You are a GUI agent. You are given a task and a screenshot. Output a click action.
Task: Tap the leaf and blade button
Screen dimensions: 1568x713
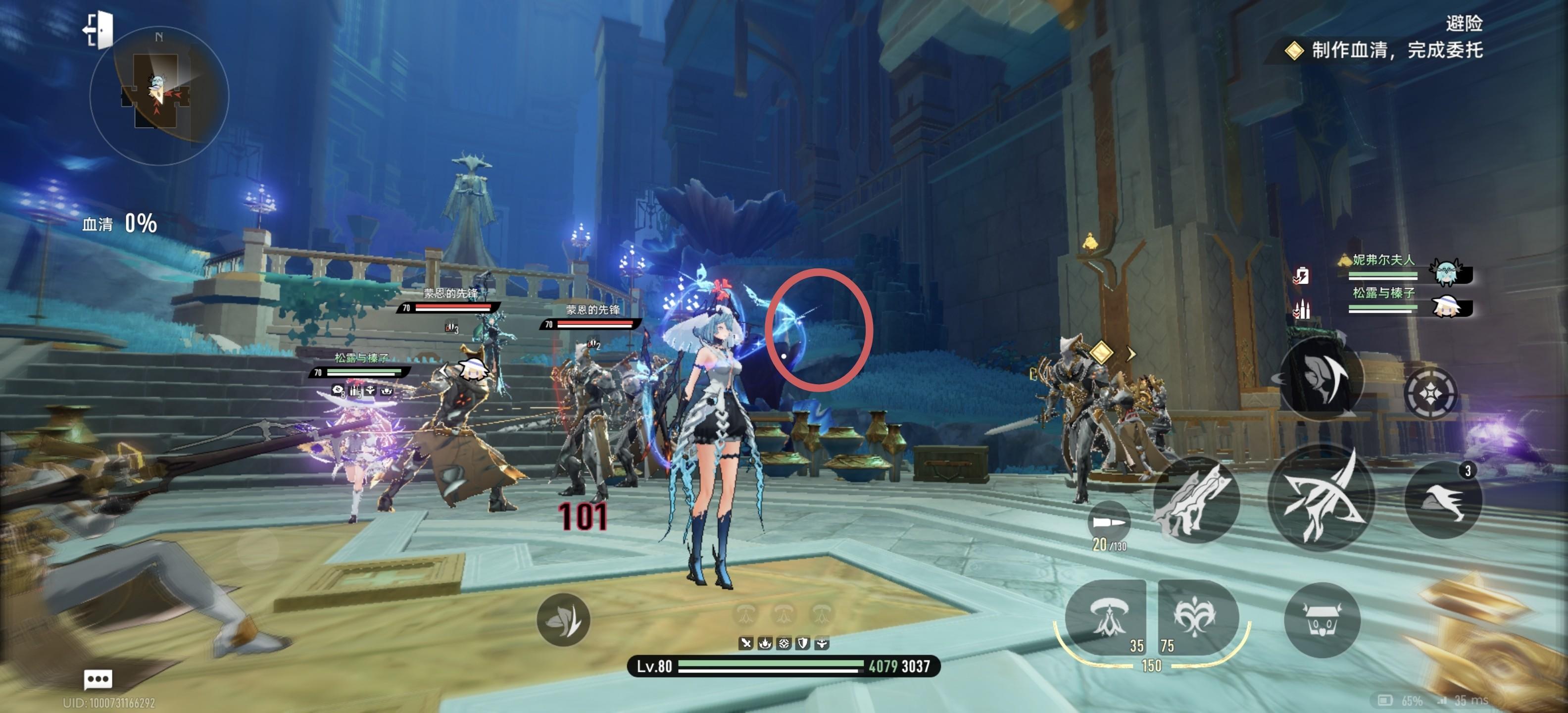[x=563, y=620]
